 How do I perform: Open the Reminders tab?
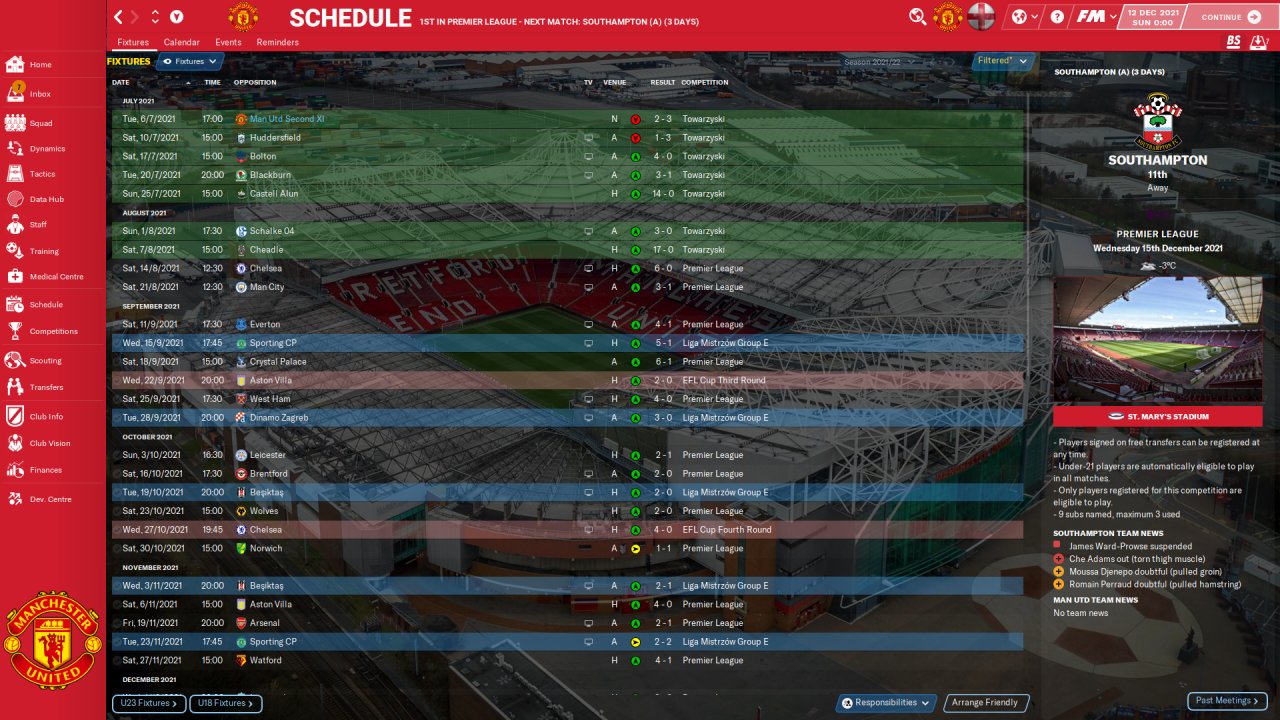(x=277, y=43)
